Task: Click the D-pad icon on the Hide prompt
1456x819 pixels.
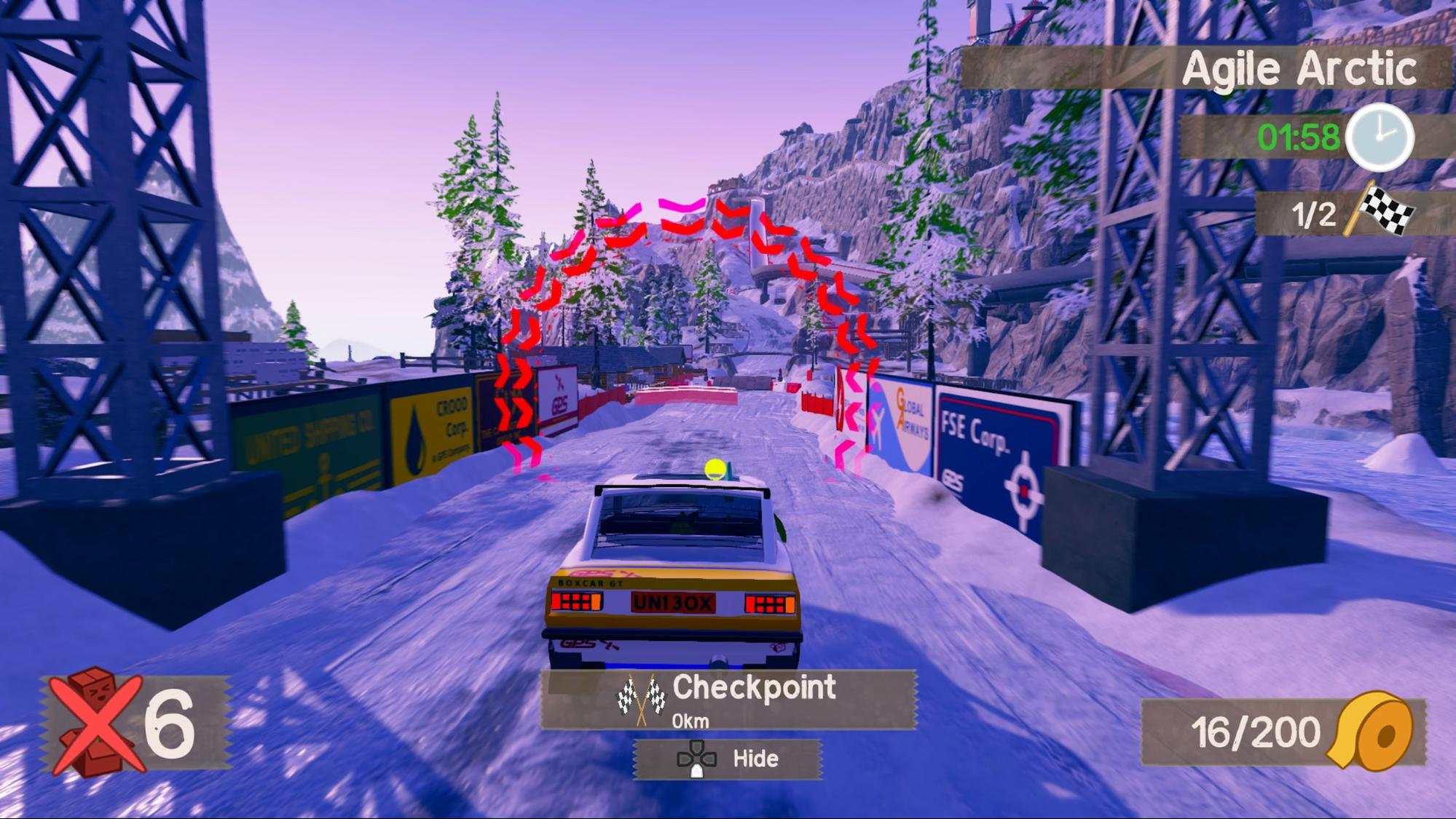Action: click(x=699, y=758)
